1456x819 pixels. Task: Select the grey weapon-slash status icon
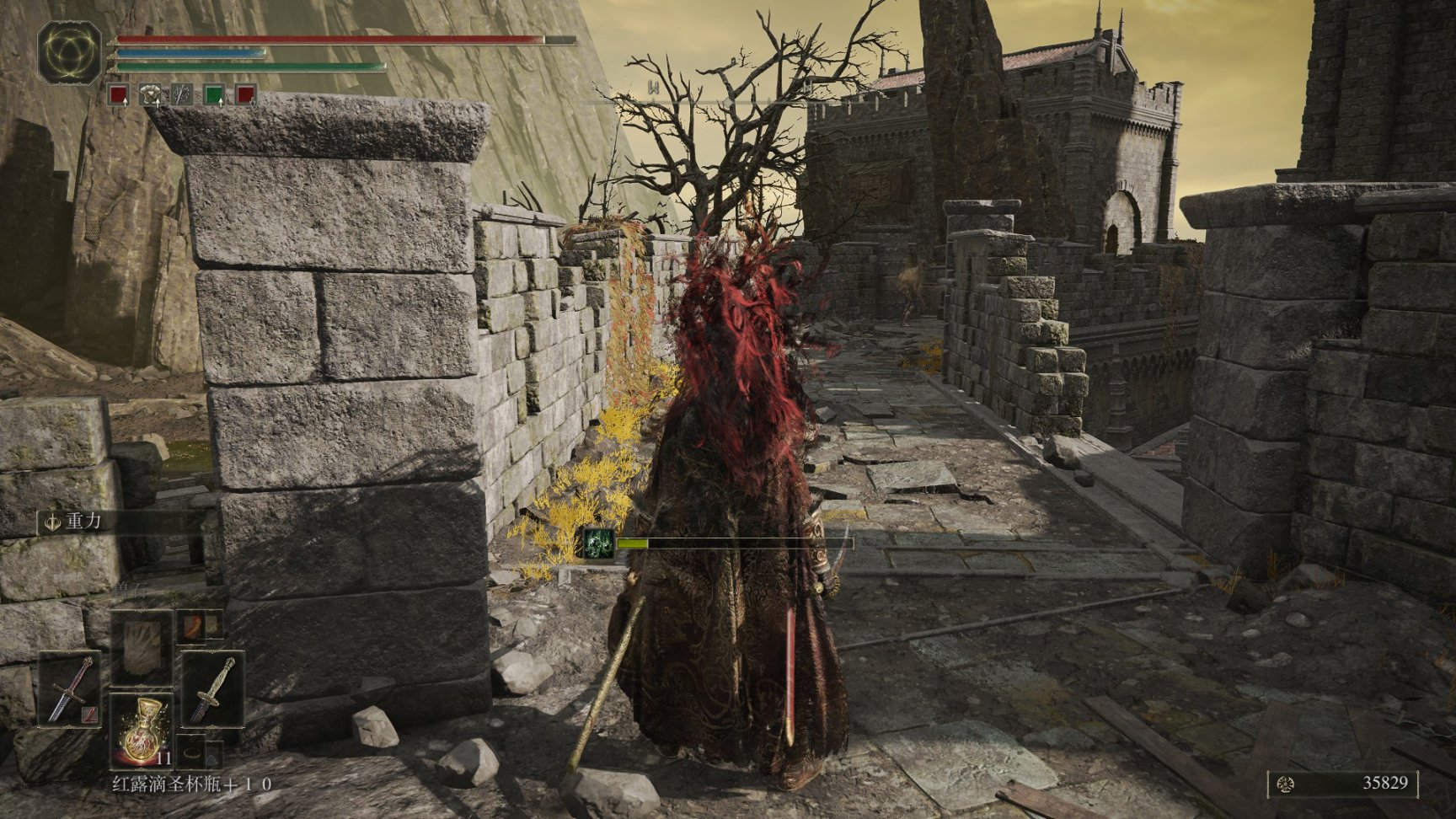tap(182, 94)
